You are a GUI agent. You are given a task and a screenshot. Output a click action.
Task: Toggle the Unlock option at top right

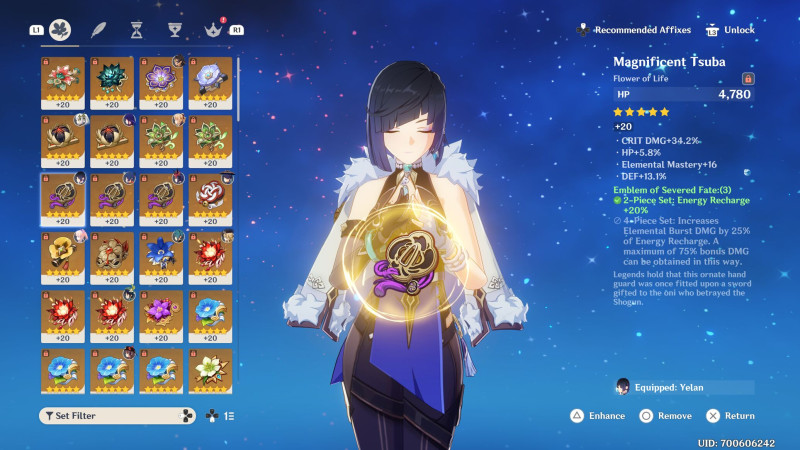point(731,30)
